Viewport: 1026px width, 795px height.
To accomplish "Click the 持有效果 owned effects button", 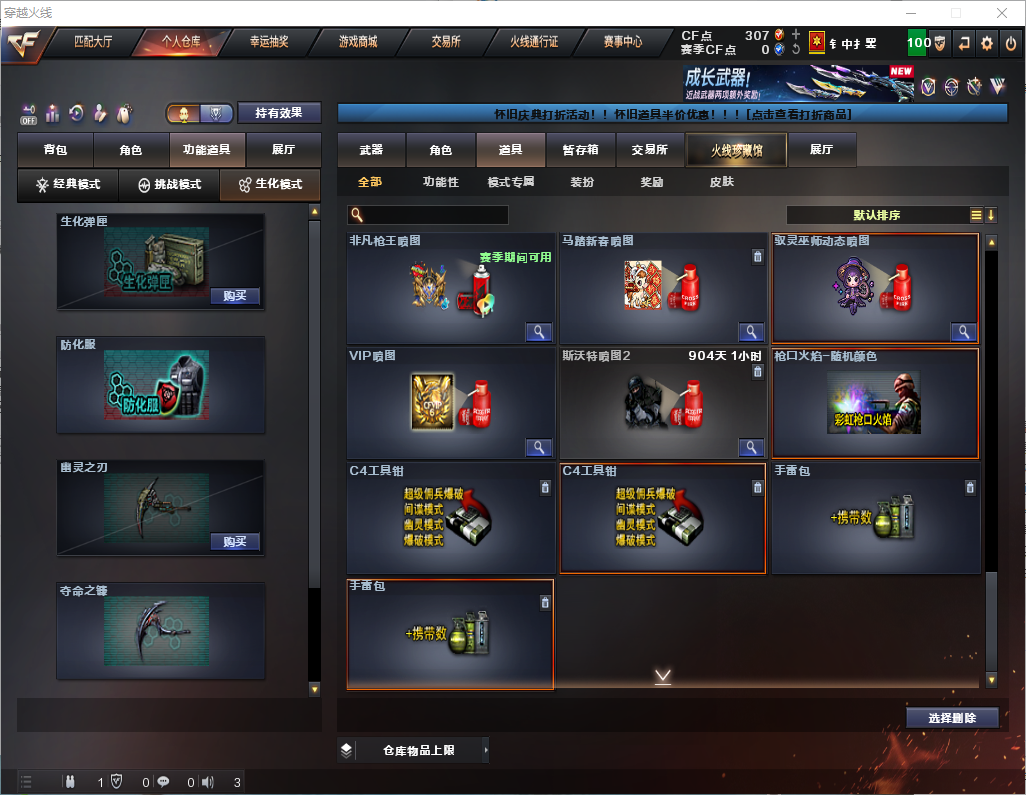I will coord(278,113).
